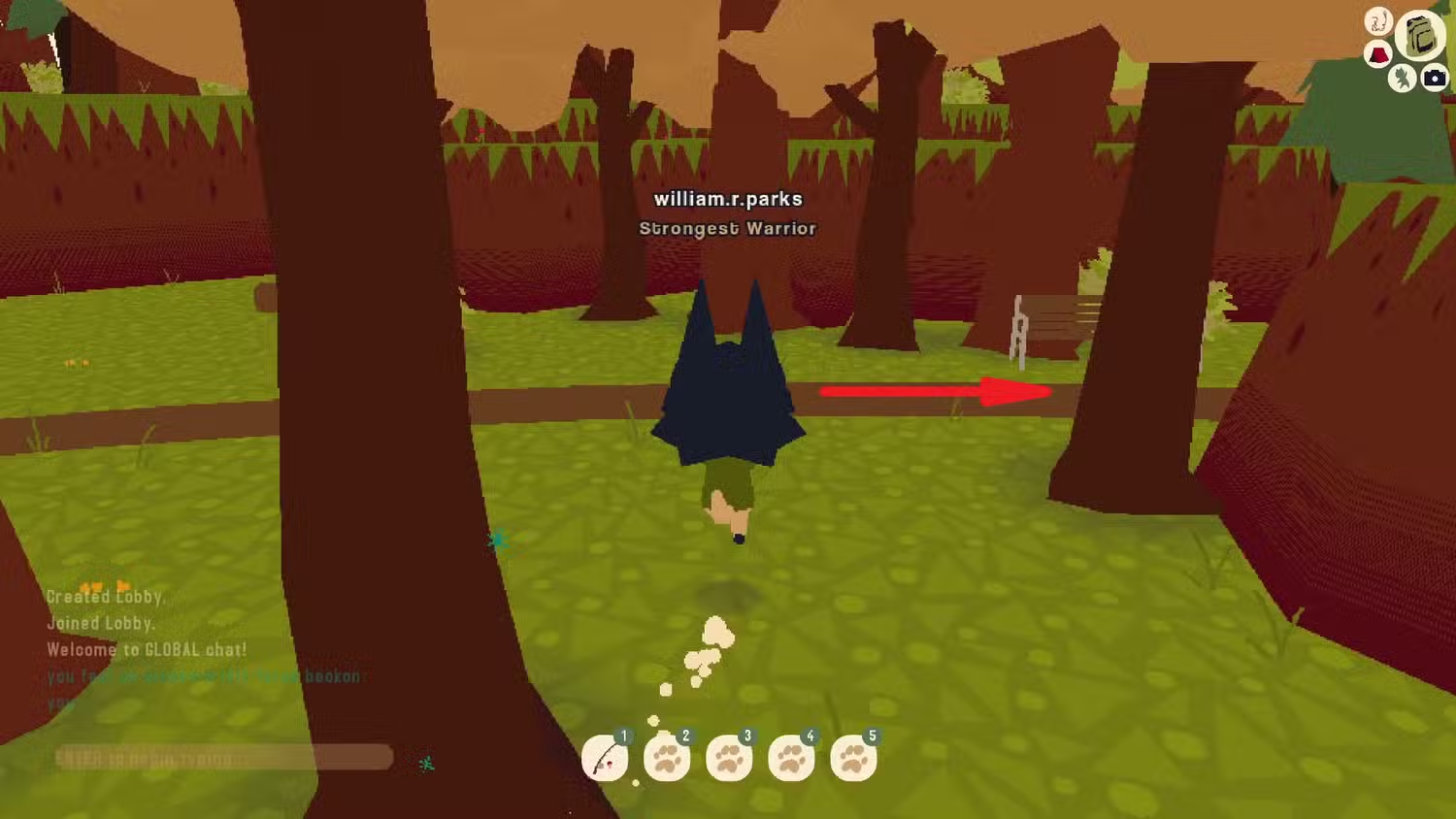Choose the paw slot numbered 3
Viewport: 1456px width, 819px height.
coord(729,758)
